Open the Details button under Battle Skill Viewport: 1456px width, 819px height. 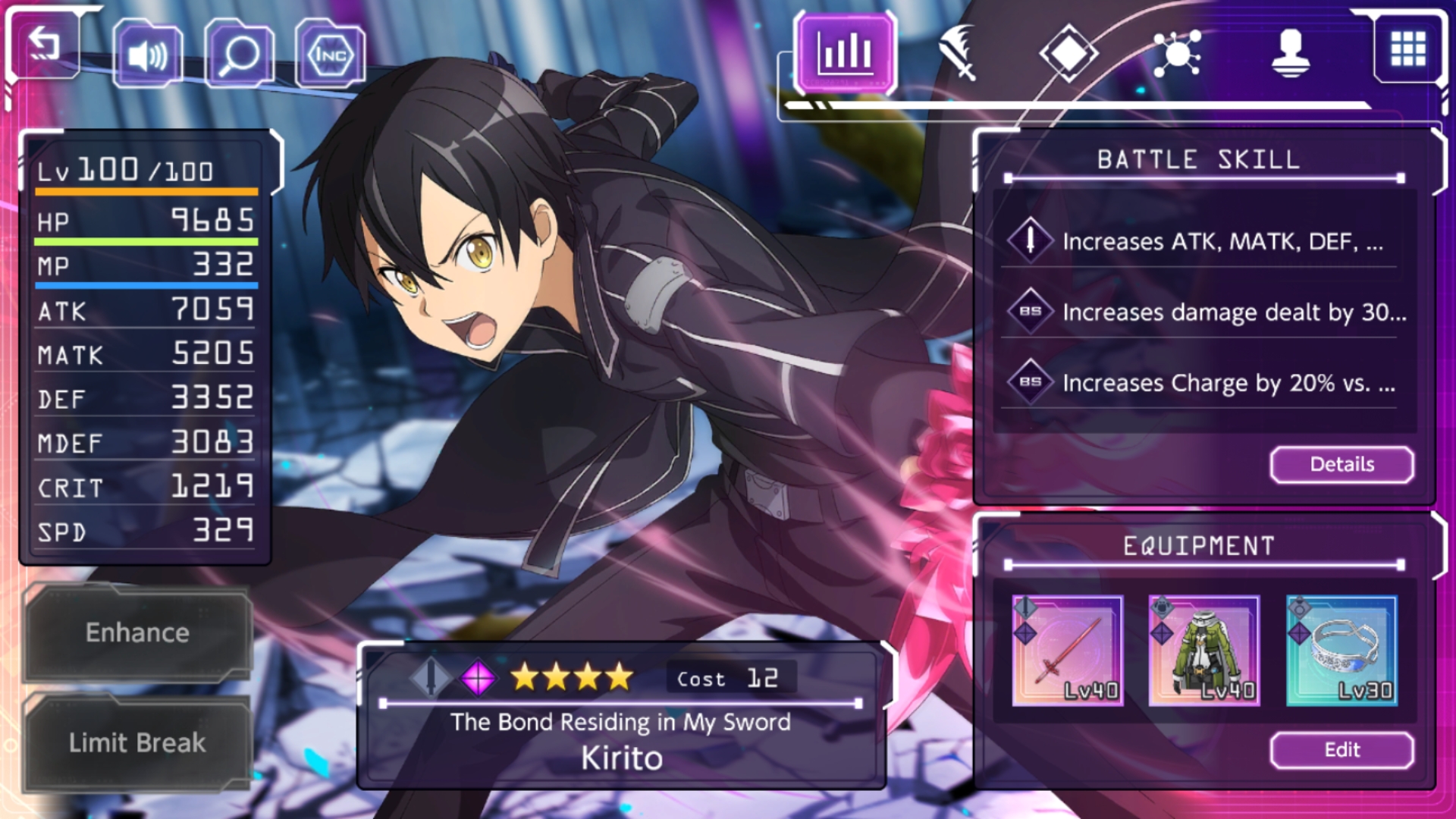click(1341, 464)
